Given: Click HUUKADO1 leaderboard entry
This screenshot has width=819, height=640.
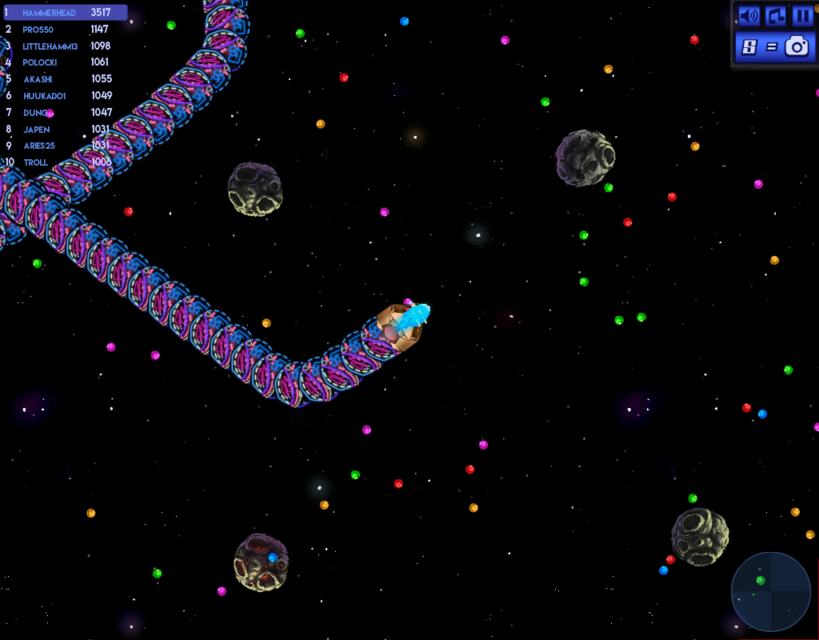Looking at the screenshot, I should (64, 96).
